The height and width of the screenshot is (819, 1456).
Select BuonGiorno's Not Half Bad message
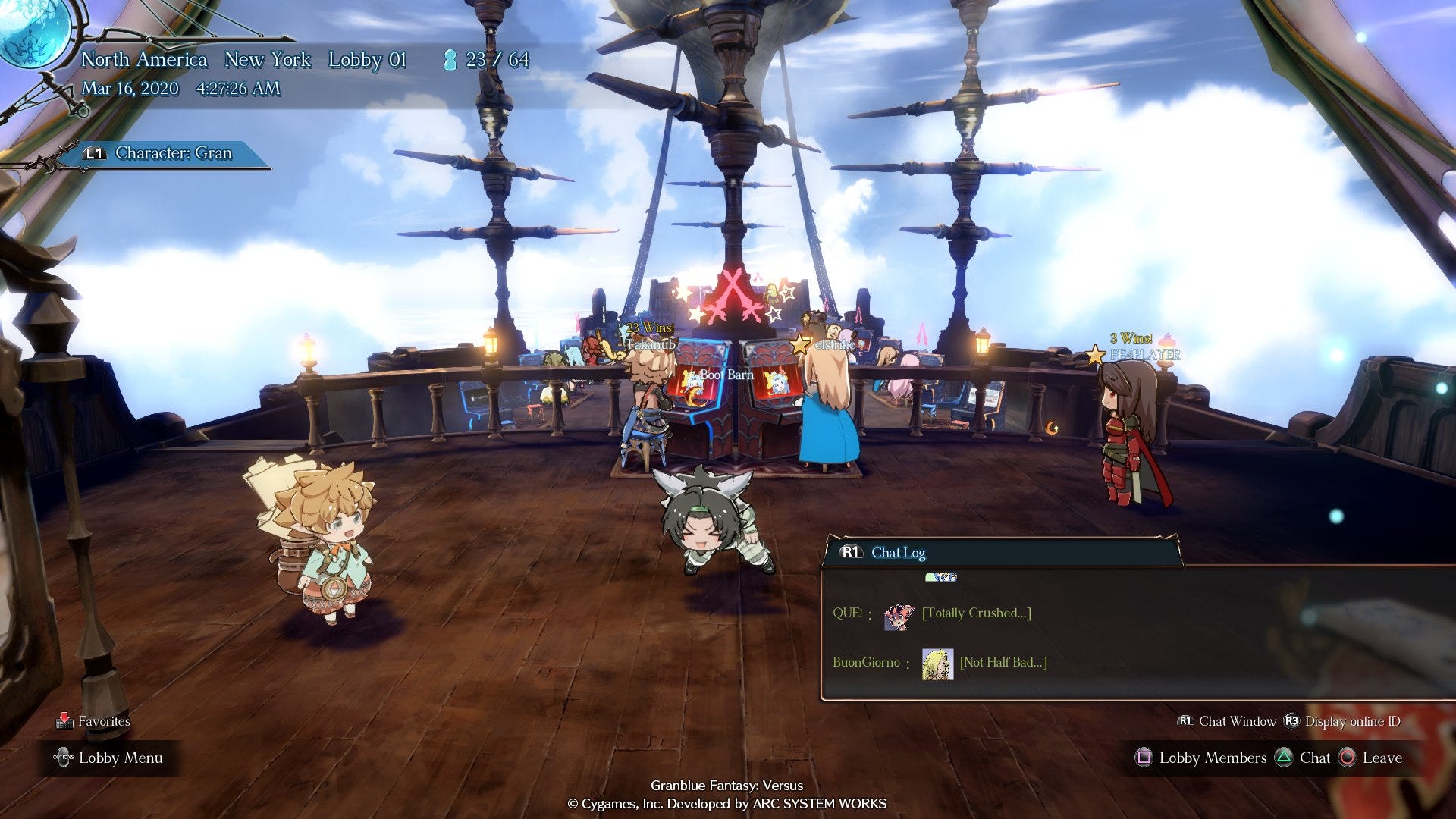[x=1003, y=663]
